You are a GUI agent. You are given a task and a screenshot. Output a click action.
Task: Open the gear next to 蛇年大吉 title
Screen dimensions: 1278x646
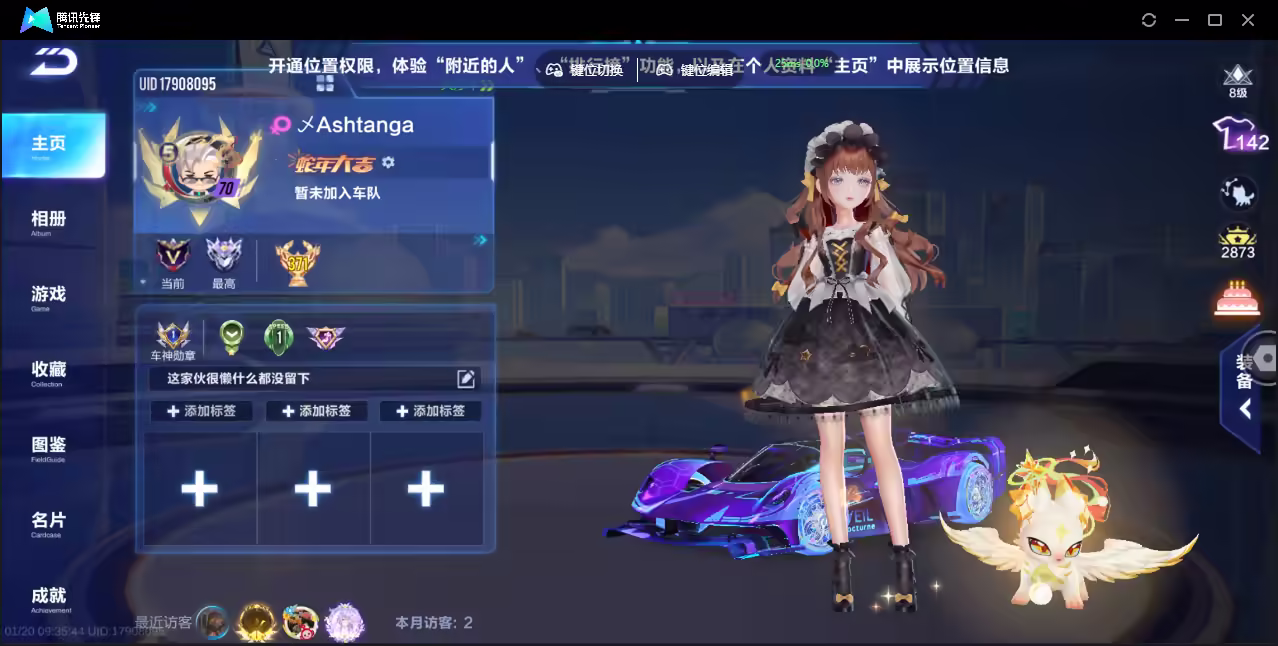(389, 162)
